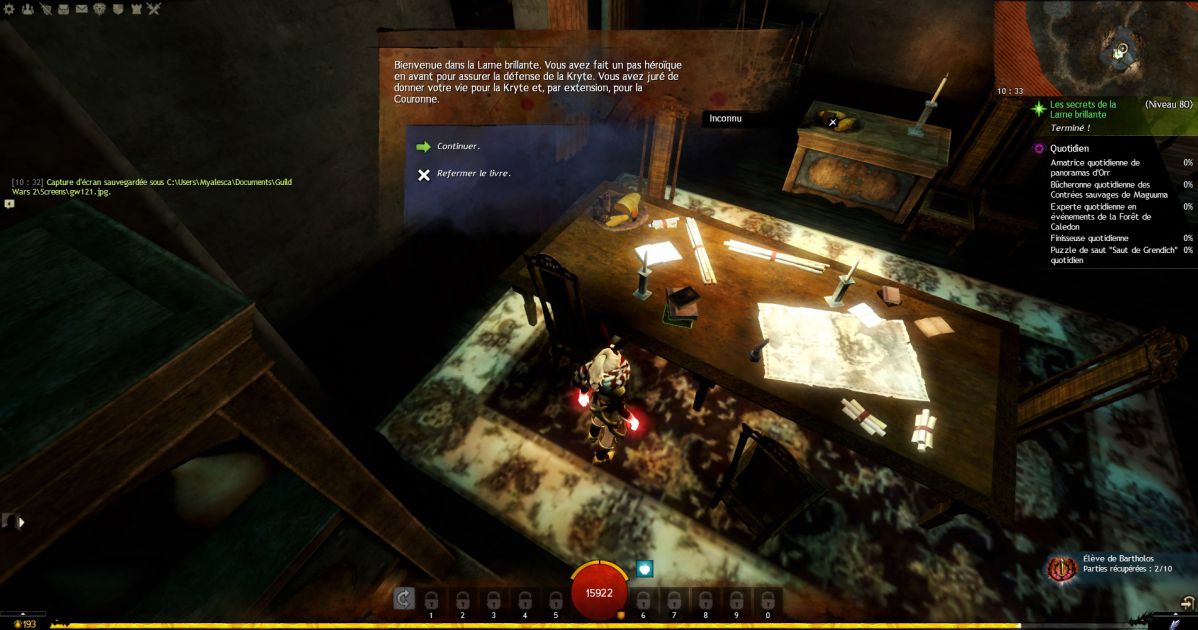Open the guild shield icon
This screenshot has height=630, width=1198.
[x=117, y=9]
